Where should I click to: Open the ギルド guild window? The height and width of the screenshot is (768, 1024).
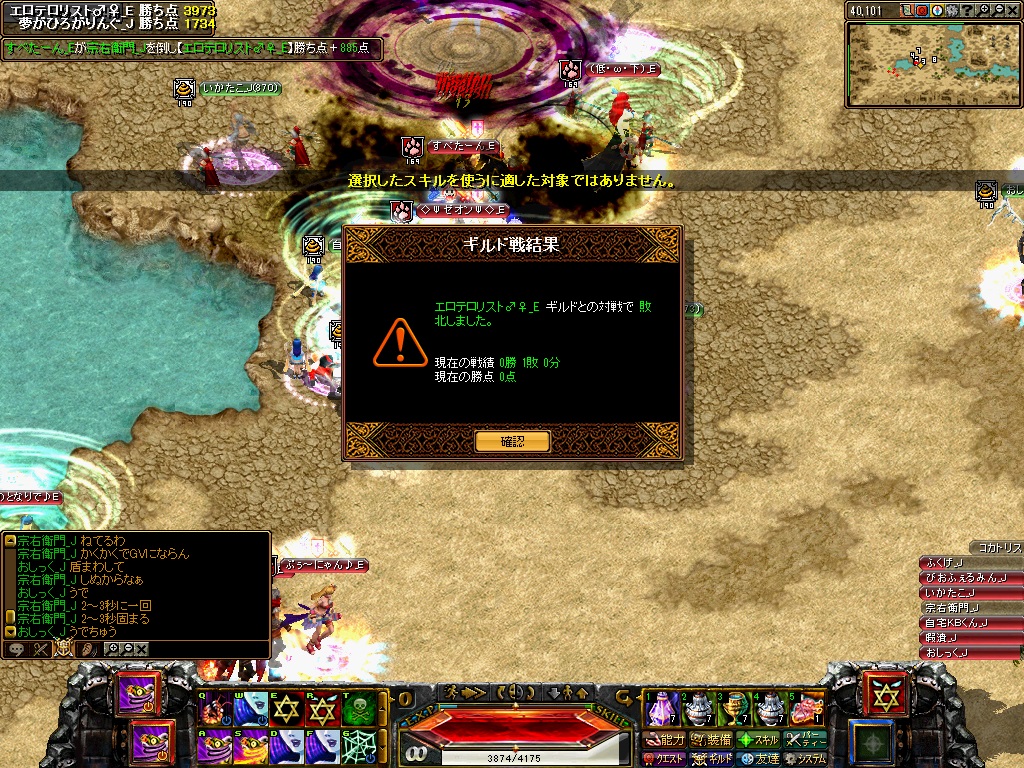pos(711,759)
